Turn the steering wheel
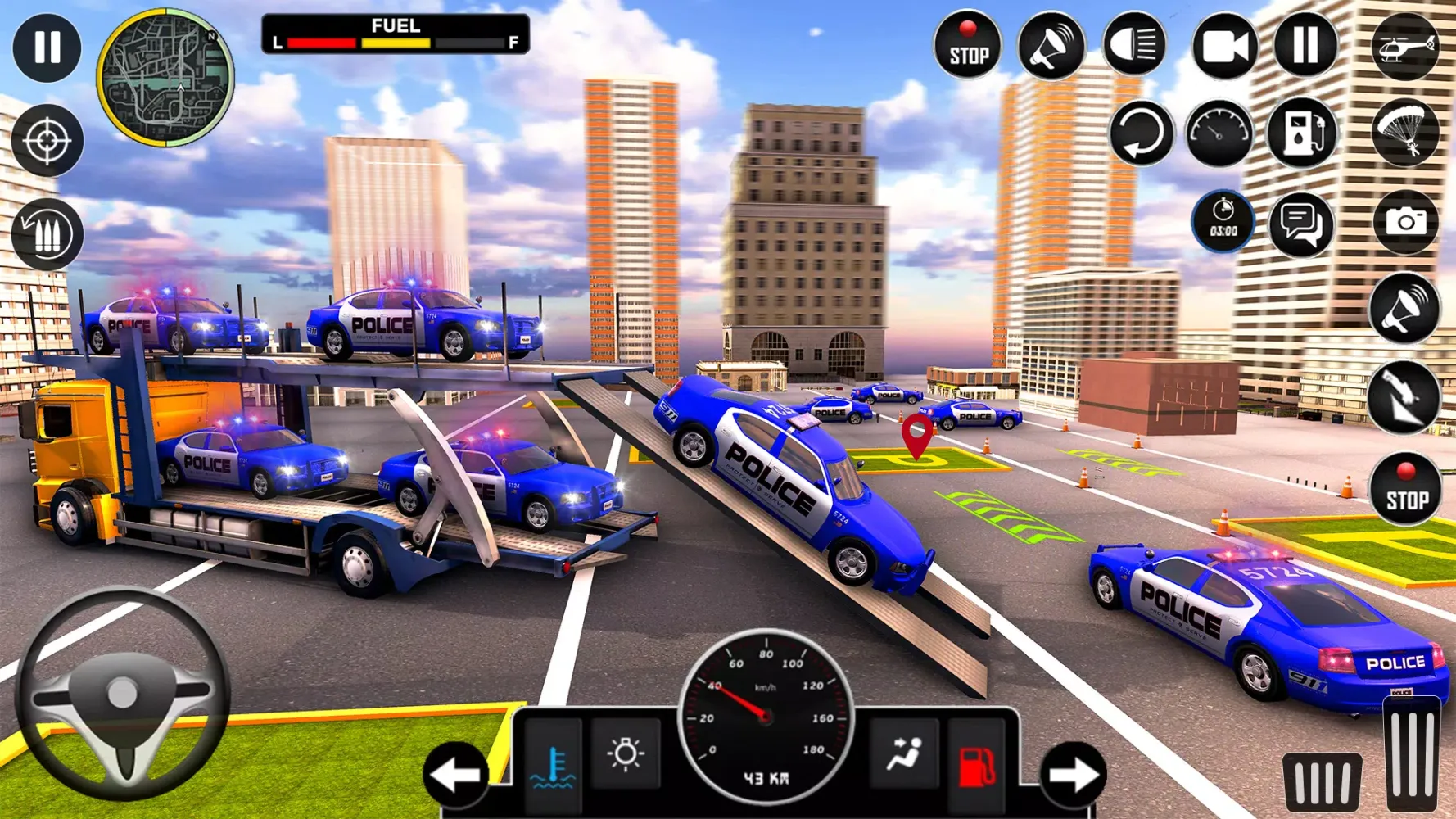 [x=123, y=694]
